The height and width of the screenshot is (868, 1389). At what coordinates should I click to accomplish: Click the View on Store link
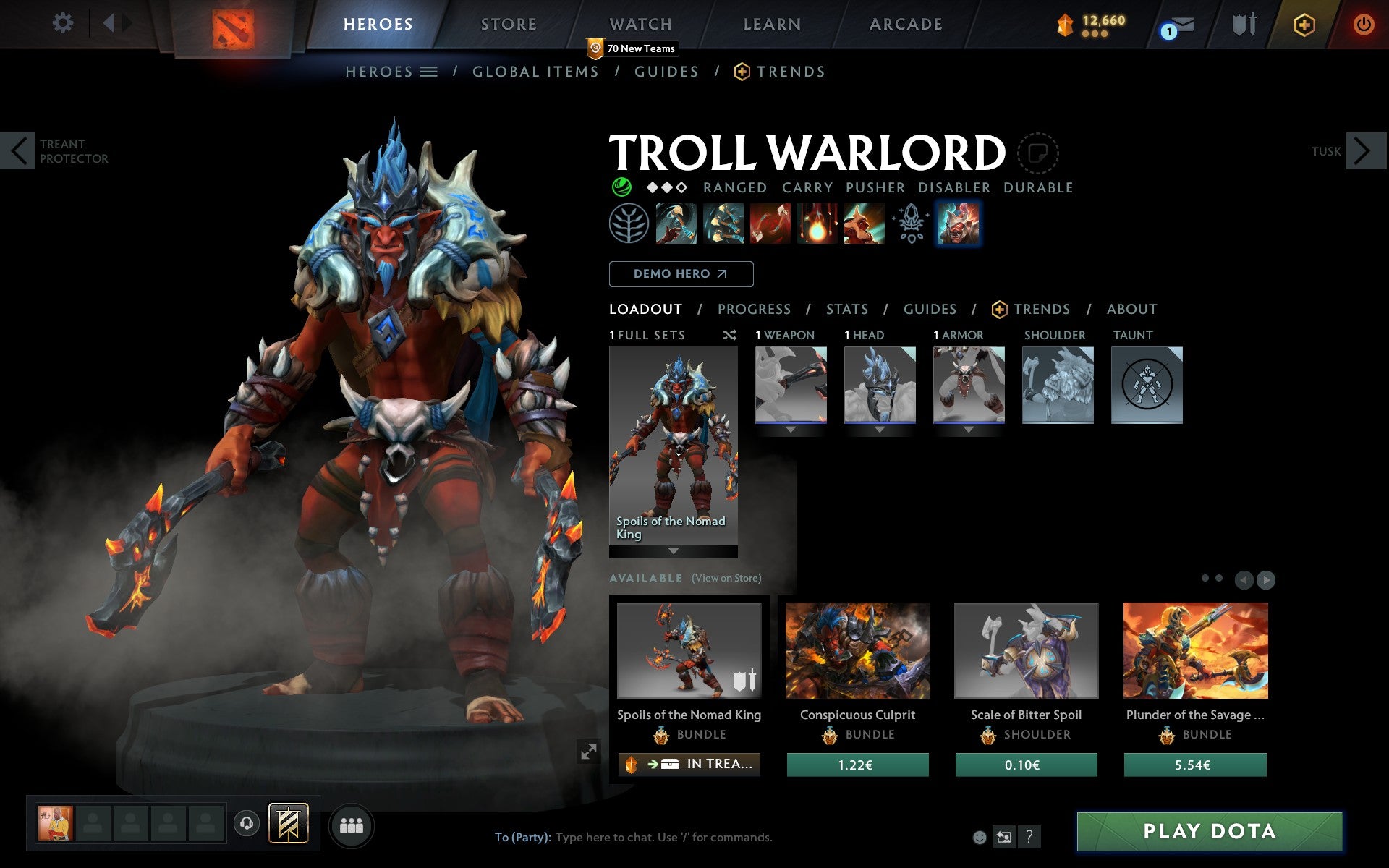click(x=726, y=578)
